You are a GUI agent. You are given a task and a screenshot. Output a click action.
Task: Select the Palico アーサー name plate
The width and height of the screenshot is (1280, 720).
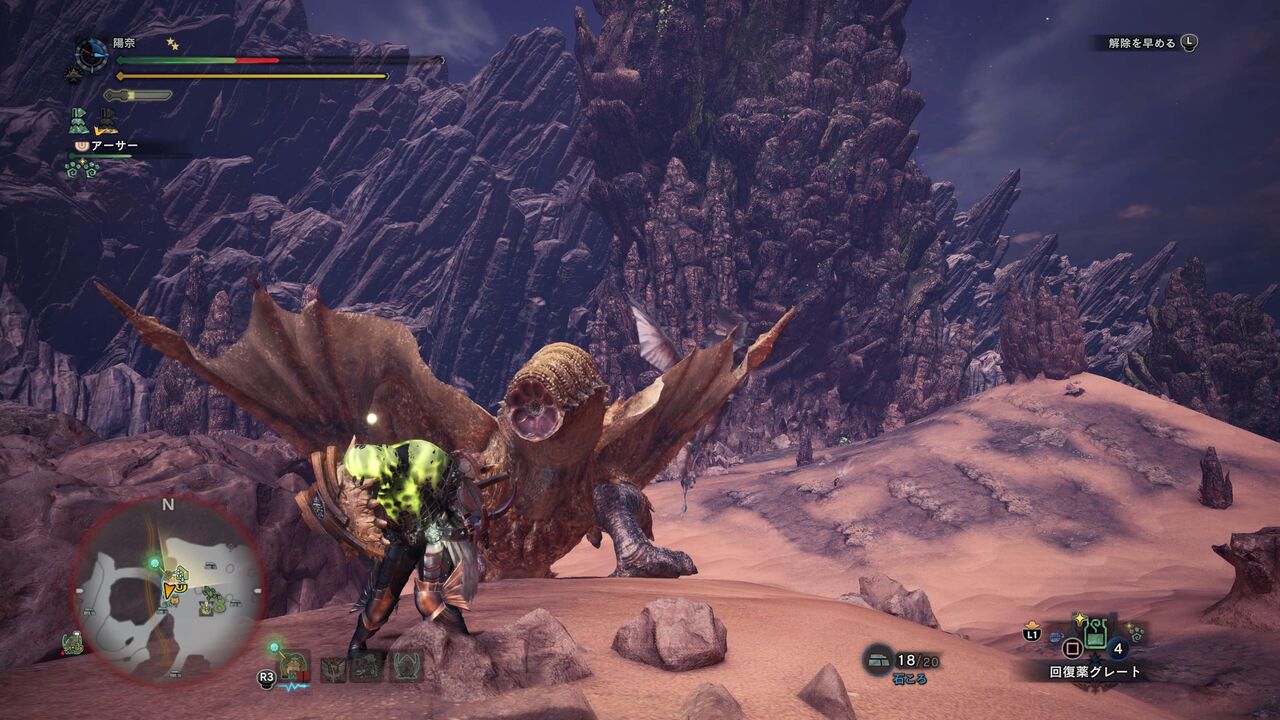pos(112,146)
